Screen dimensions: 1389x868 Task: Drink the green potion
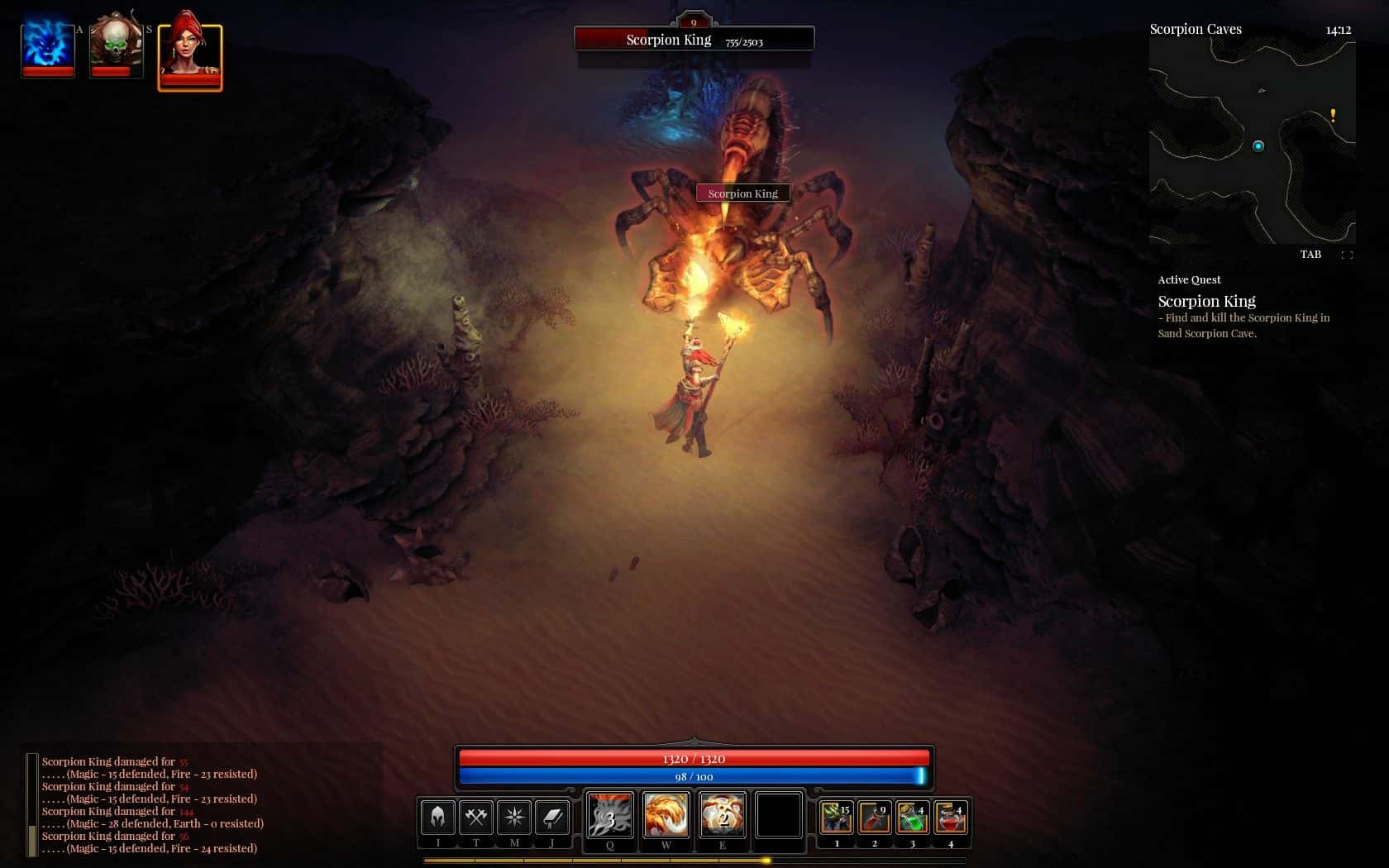(913, 818)
